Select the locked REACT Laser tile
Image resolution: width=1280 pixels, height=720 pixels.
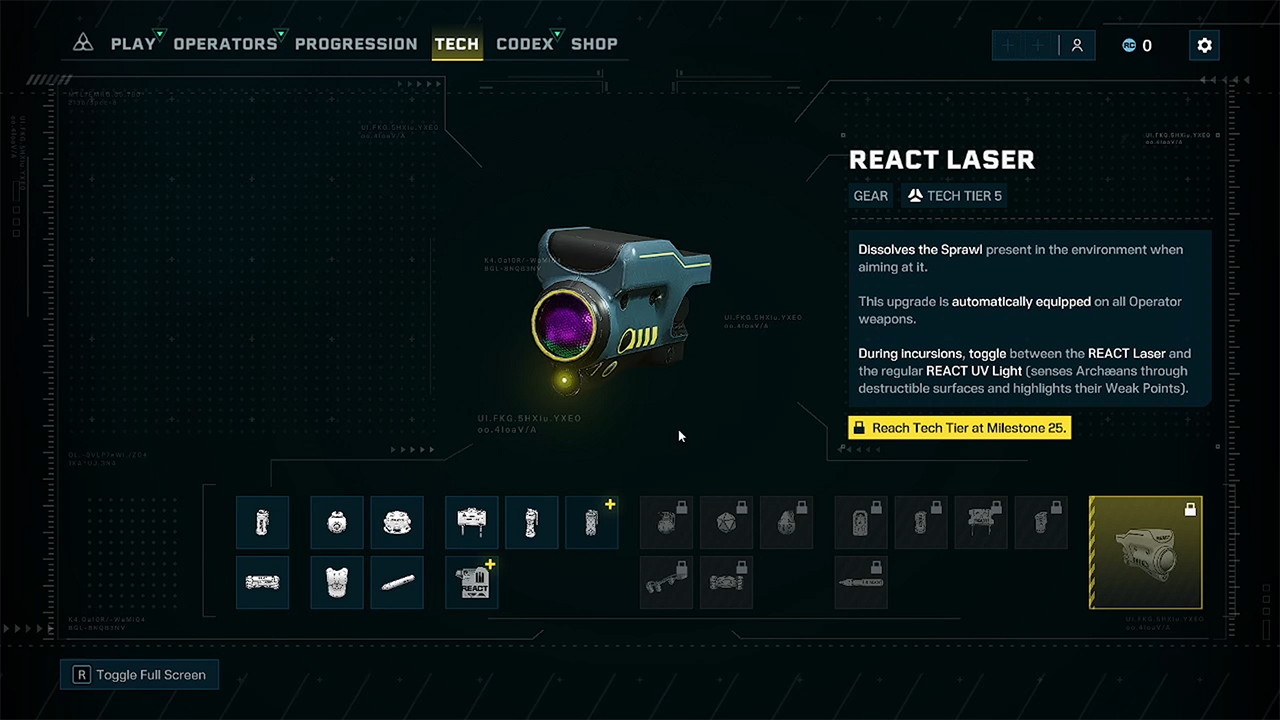click(x=1145, y=552)
